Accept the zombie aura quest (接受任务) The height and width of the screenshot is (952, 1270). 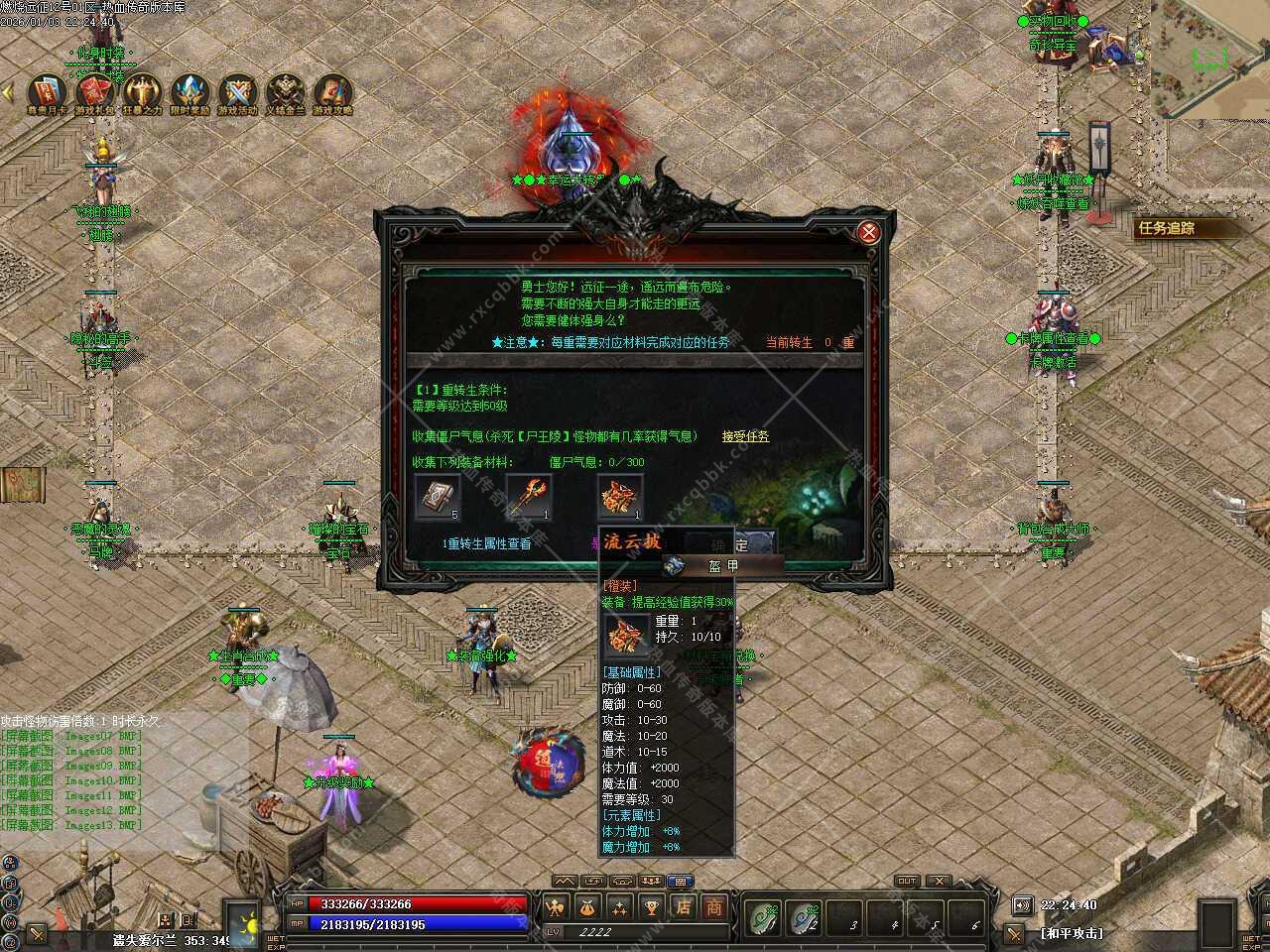(x=745, y=436)
